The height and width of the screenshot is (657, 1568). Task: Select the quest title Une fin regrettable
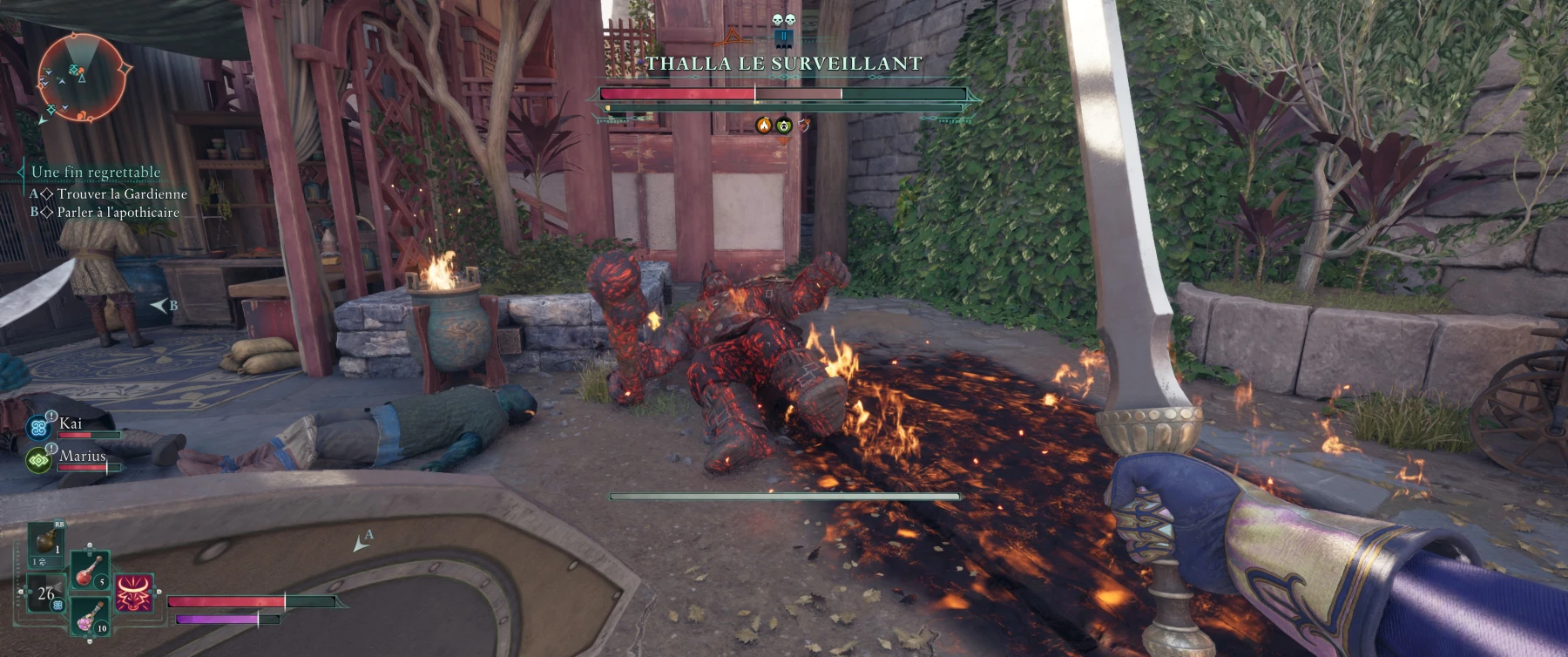(96, 172)
